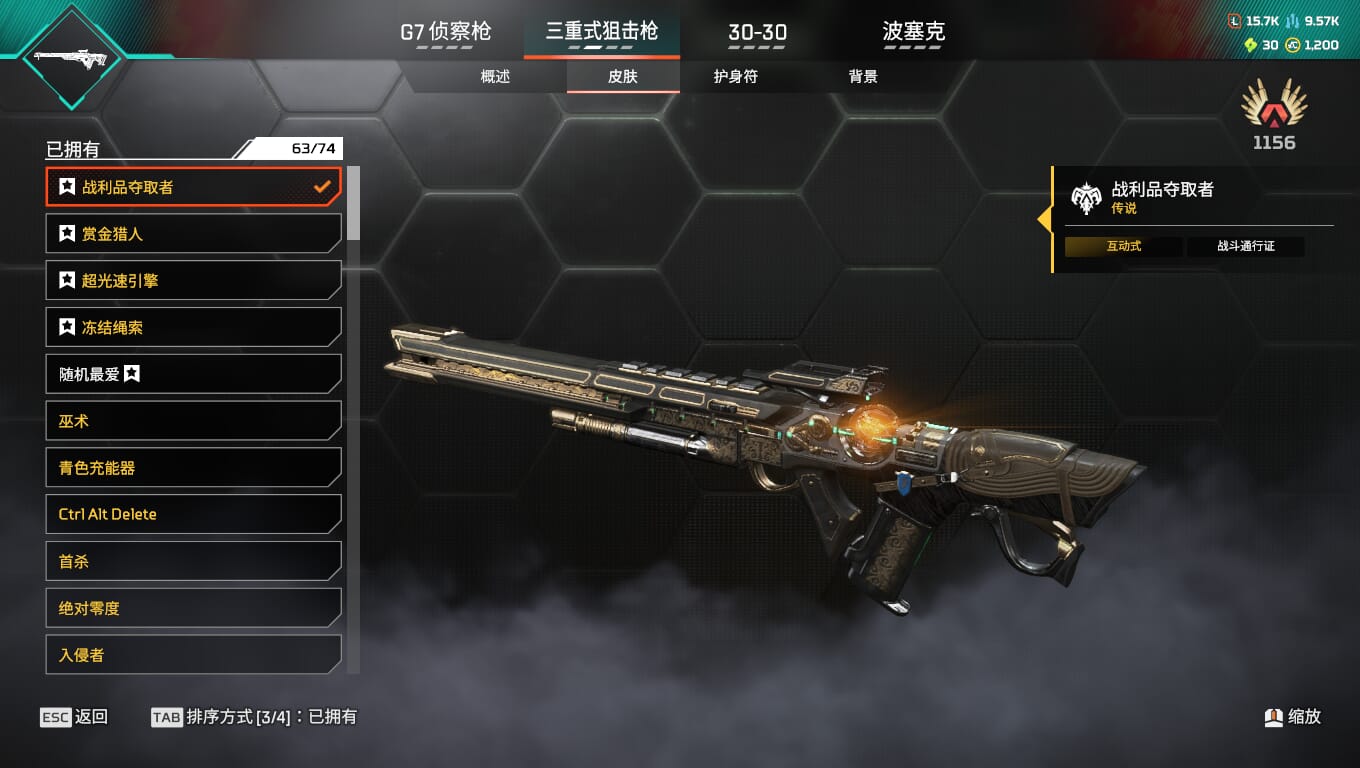Select the 冻结绳索 skin

click(x=193, y=327)
